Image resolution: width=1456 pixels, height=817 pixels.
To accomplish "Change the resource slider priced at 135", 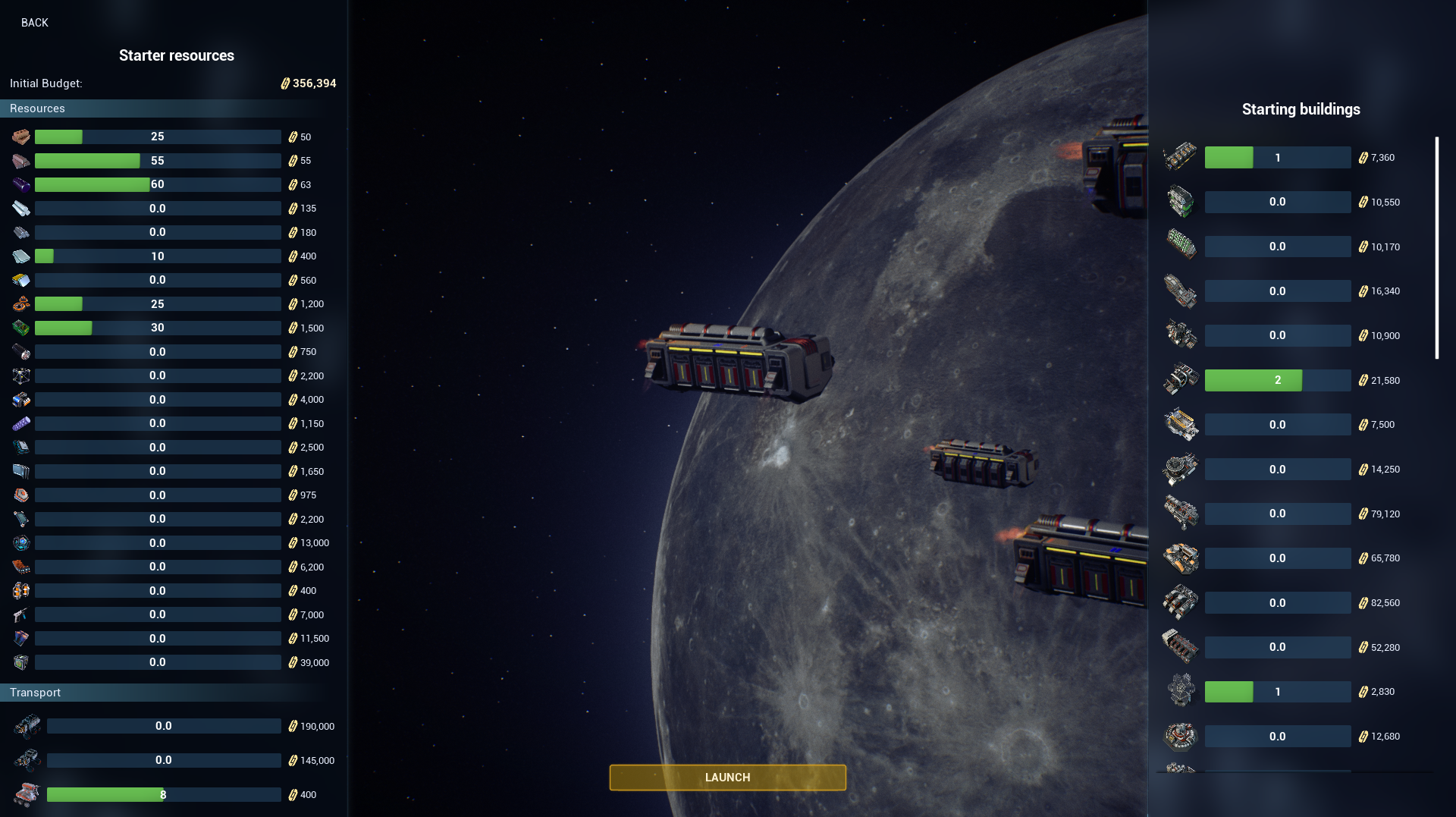I will coord(158,209).
